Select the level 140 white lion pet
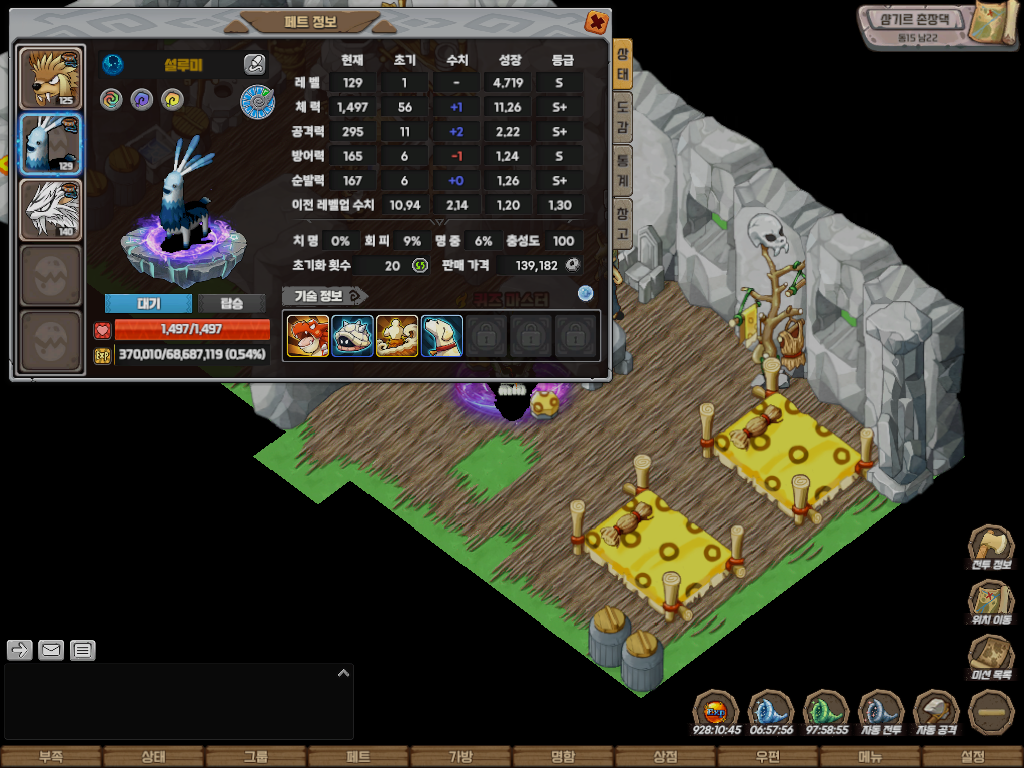This screenshot has height=768, width=1024. [x=51, y=210]
